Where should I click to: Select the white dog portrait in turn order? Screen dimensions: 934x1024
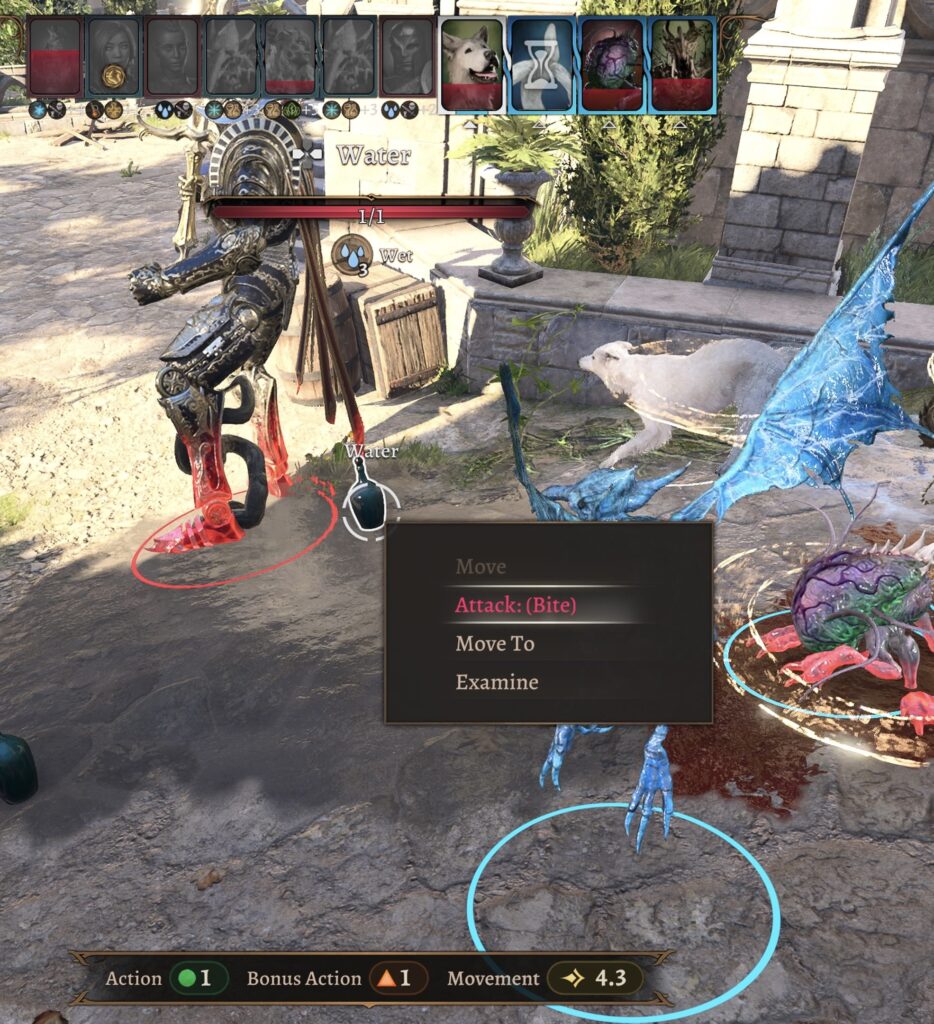(x=470, y=64)
